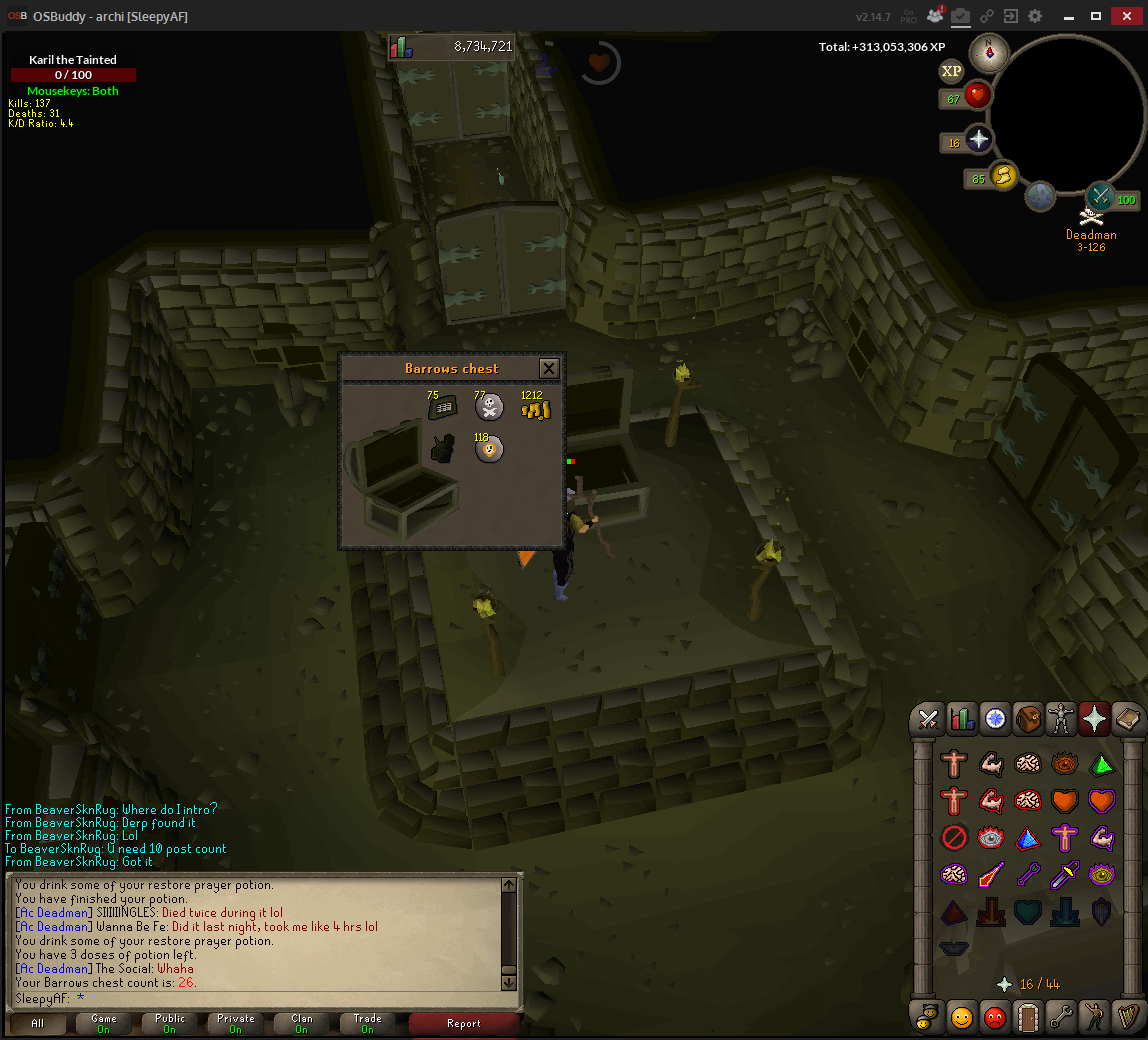Switch to the Skills stats tab
1148x1040 pixels.
coord(961,718)
